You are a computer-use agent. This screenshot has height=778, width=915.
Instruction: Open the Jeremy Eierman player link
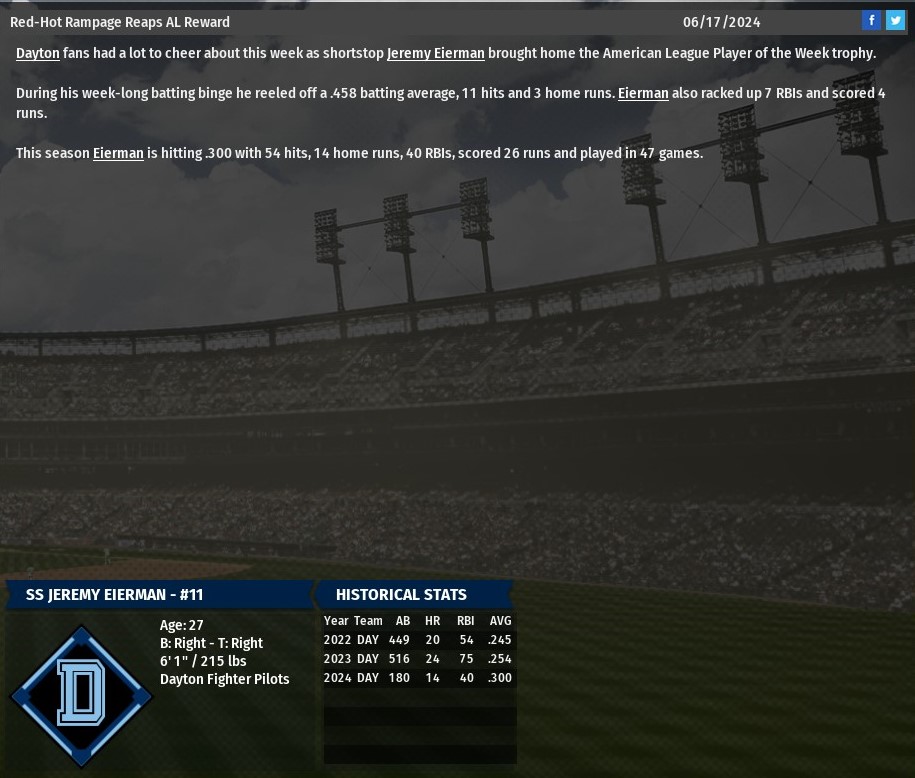click(435, 53)
